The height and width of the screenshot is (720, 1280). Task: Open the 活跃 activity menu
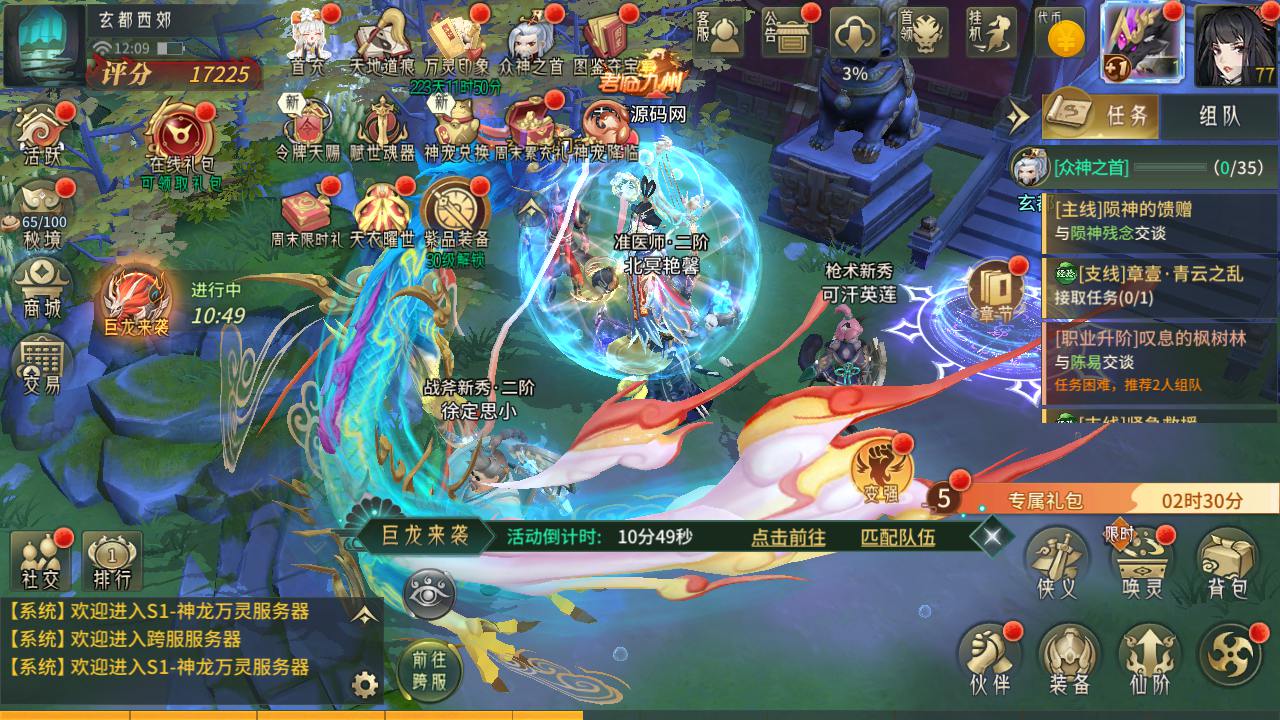click(44, 133)
